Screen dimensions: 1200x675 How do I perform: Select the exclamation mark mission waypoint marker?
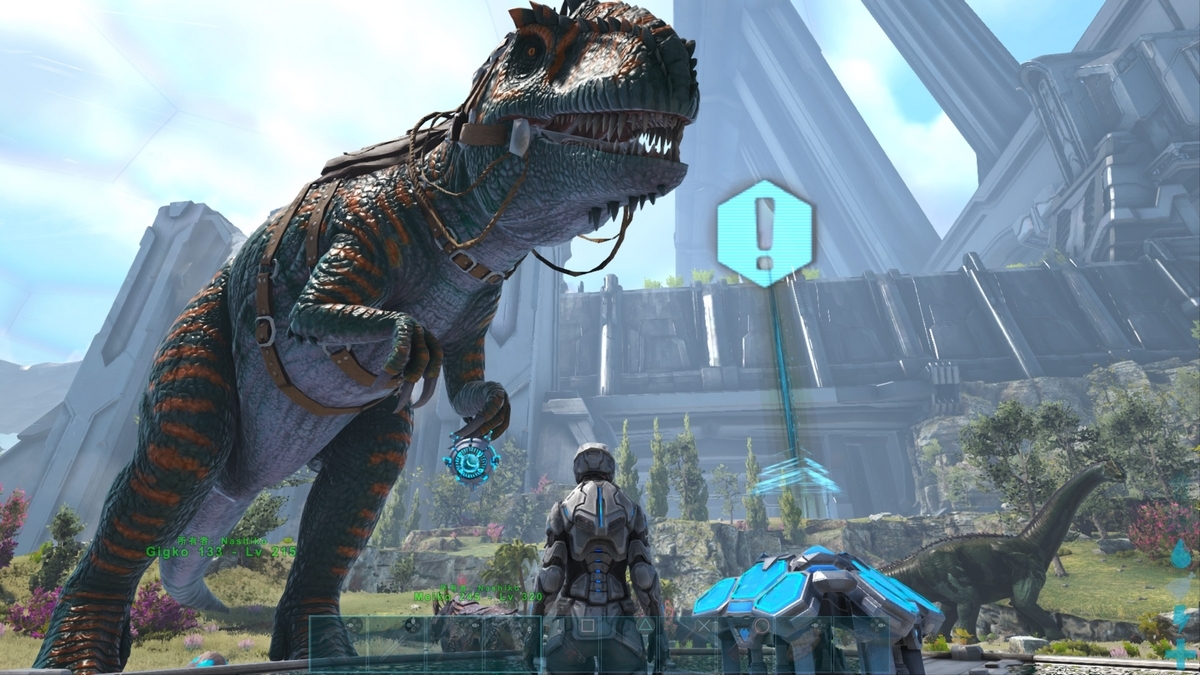[x=765, y=234]
